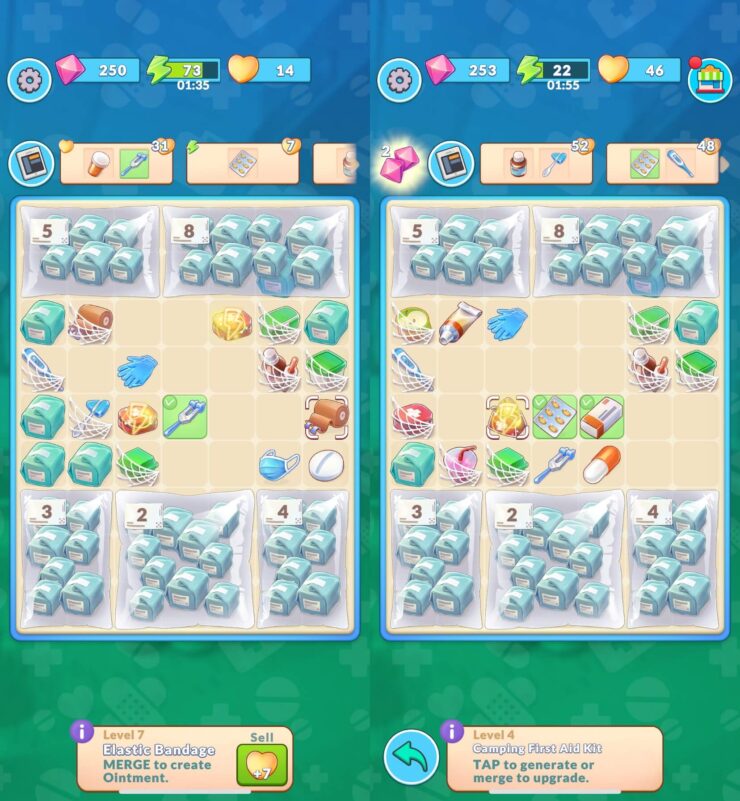Open settings beside the 250 gem counter
740x801 pixels.
click(29, 78)
